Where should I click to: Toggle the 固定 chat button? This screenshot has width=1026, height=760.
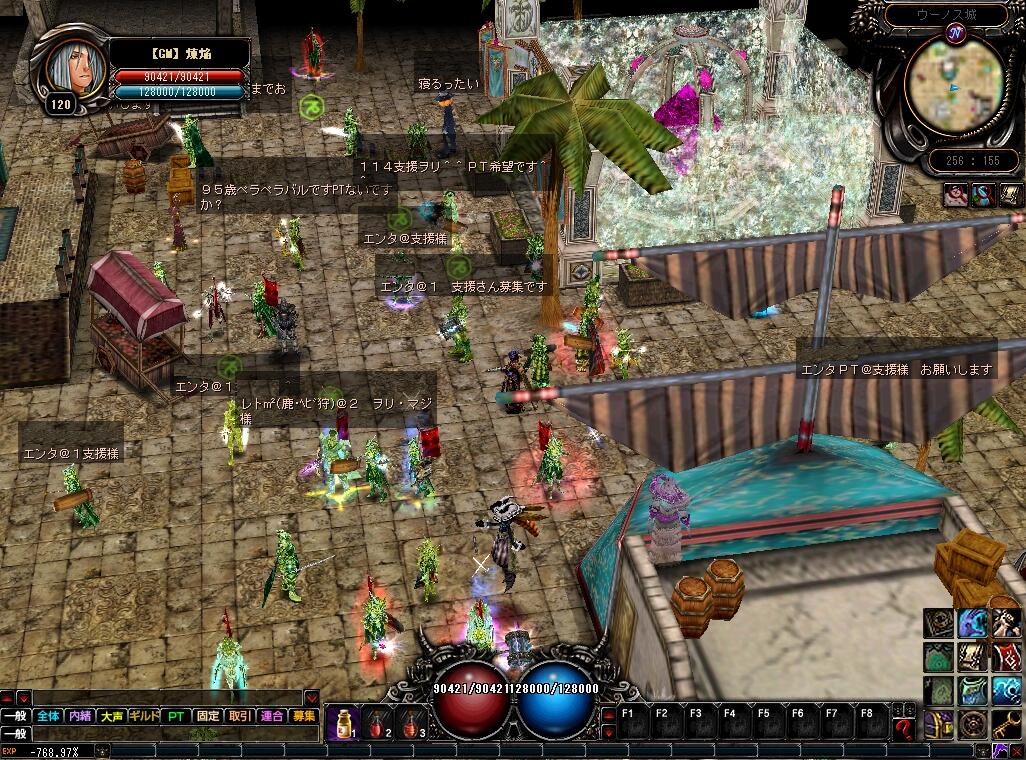point(208,716)
